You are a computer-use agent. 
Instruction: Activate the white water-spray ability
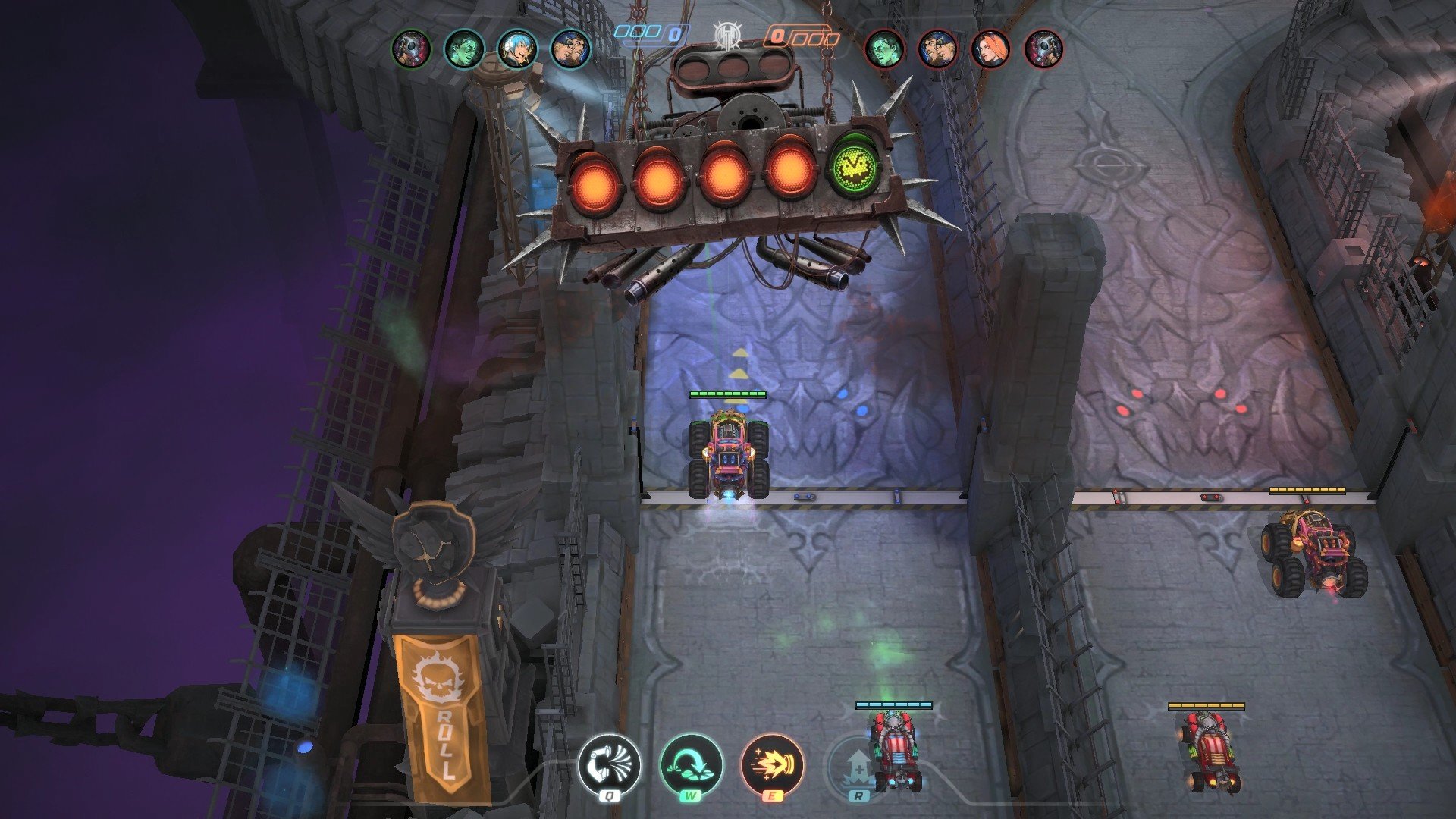point(609,765)
